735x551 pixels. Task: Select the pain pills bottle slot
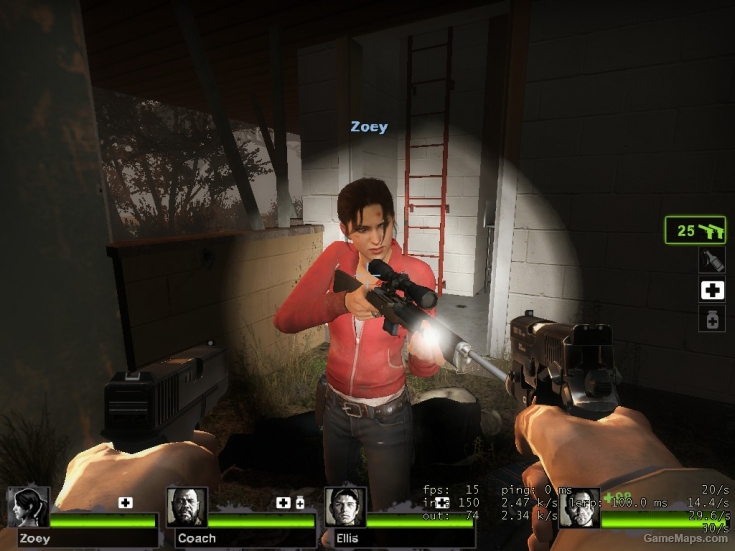711,319
